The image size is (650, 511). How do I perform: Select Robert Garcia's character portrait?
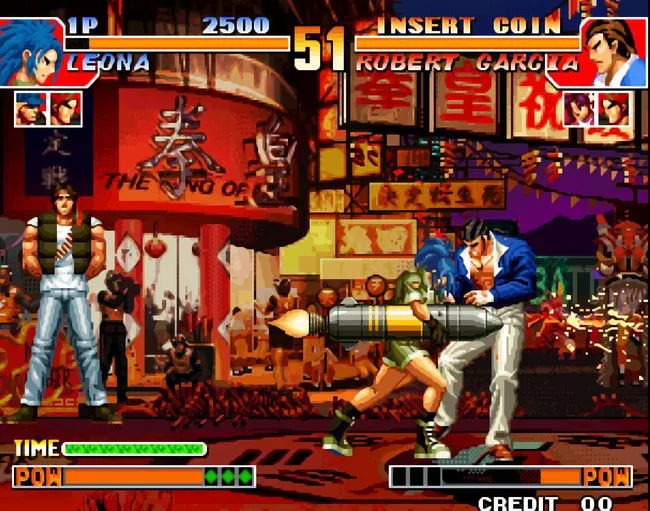tap(614, 52)
